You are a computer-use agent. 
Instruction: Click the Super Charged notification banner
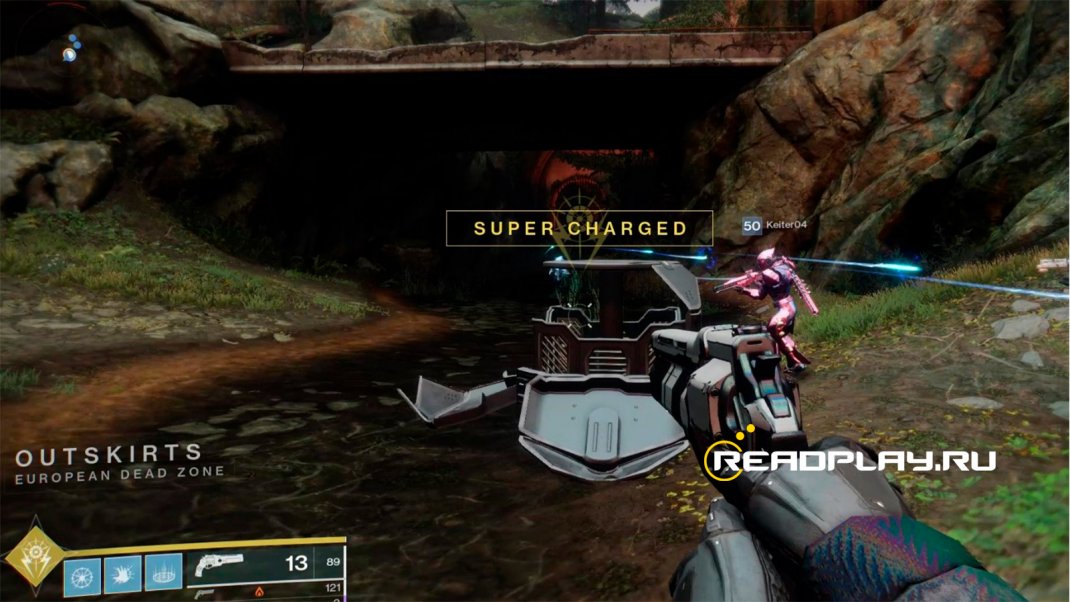[579, 228]
